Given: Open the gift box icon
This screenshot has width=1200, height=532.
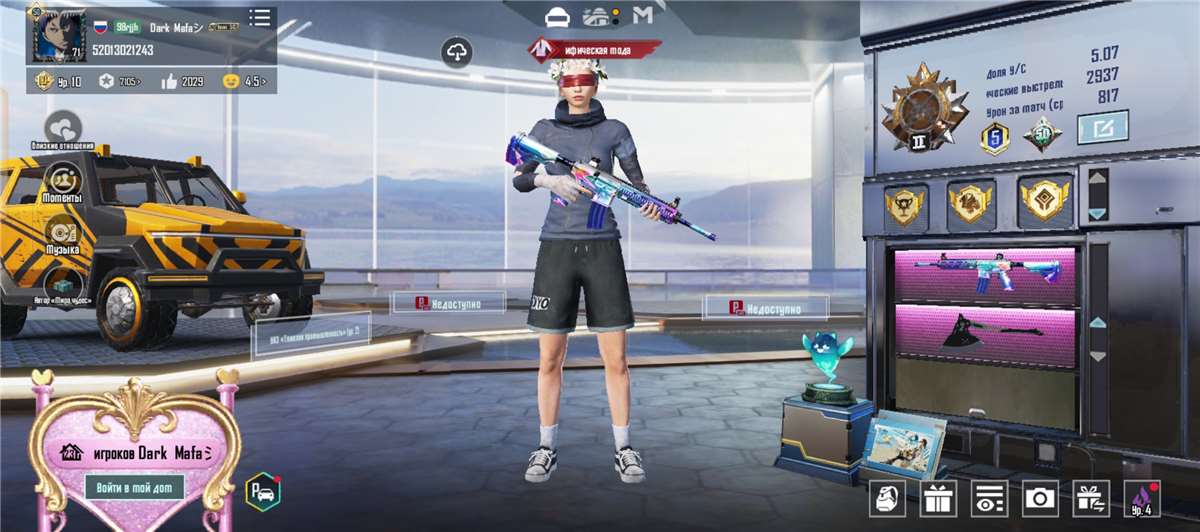Looking at the screenshot, I should (938, 497).
